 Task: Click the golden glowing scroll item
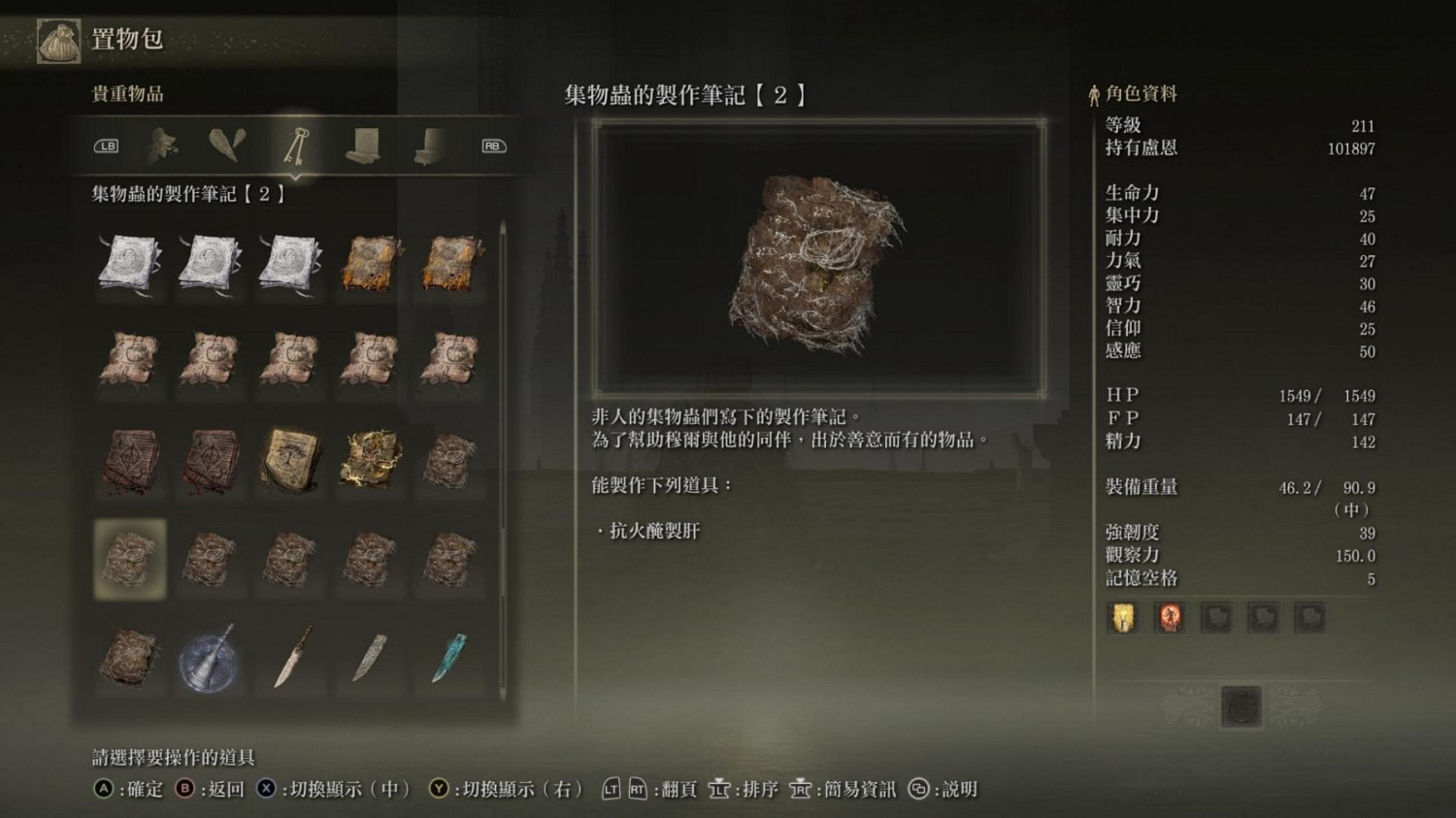369,458
